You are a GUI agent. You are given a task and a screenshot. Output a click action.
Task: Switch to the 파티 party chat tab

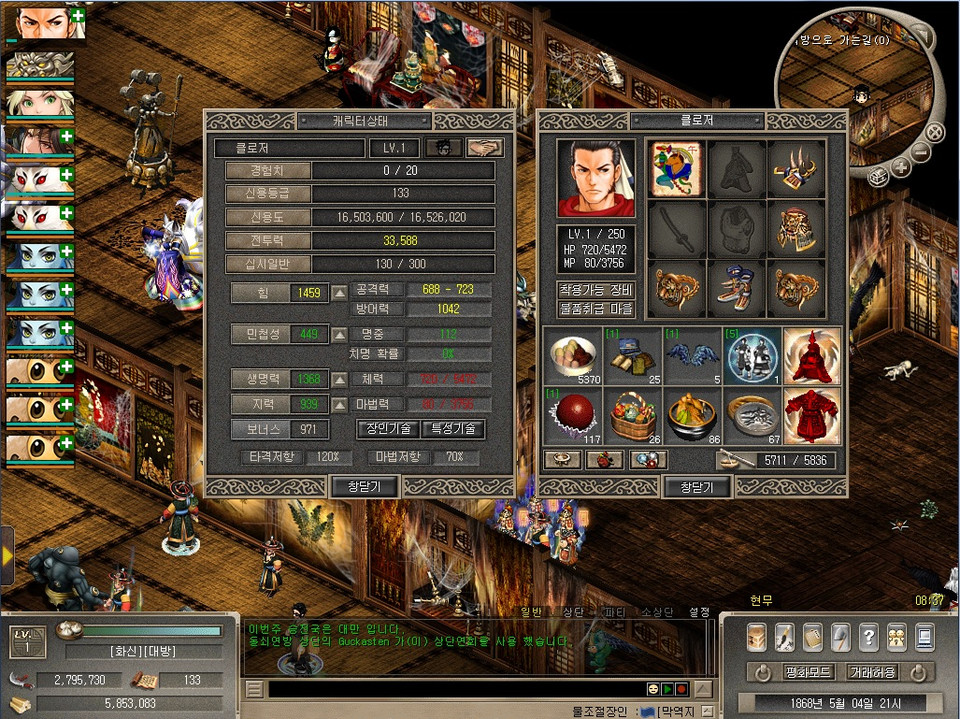(x=613, y=611)
